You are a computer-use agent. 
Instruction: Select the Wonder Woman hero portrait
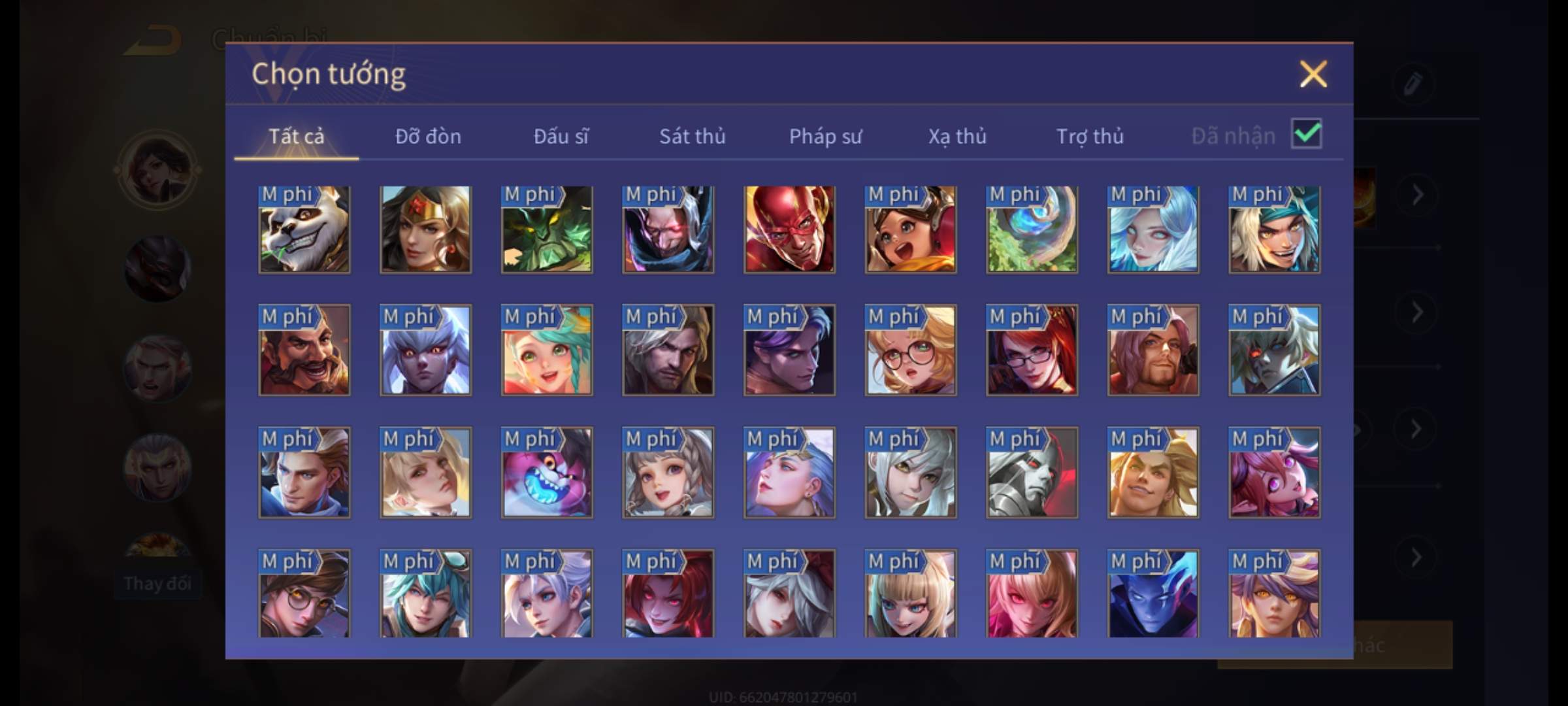click(x=425, y=229)
